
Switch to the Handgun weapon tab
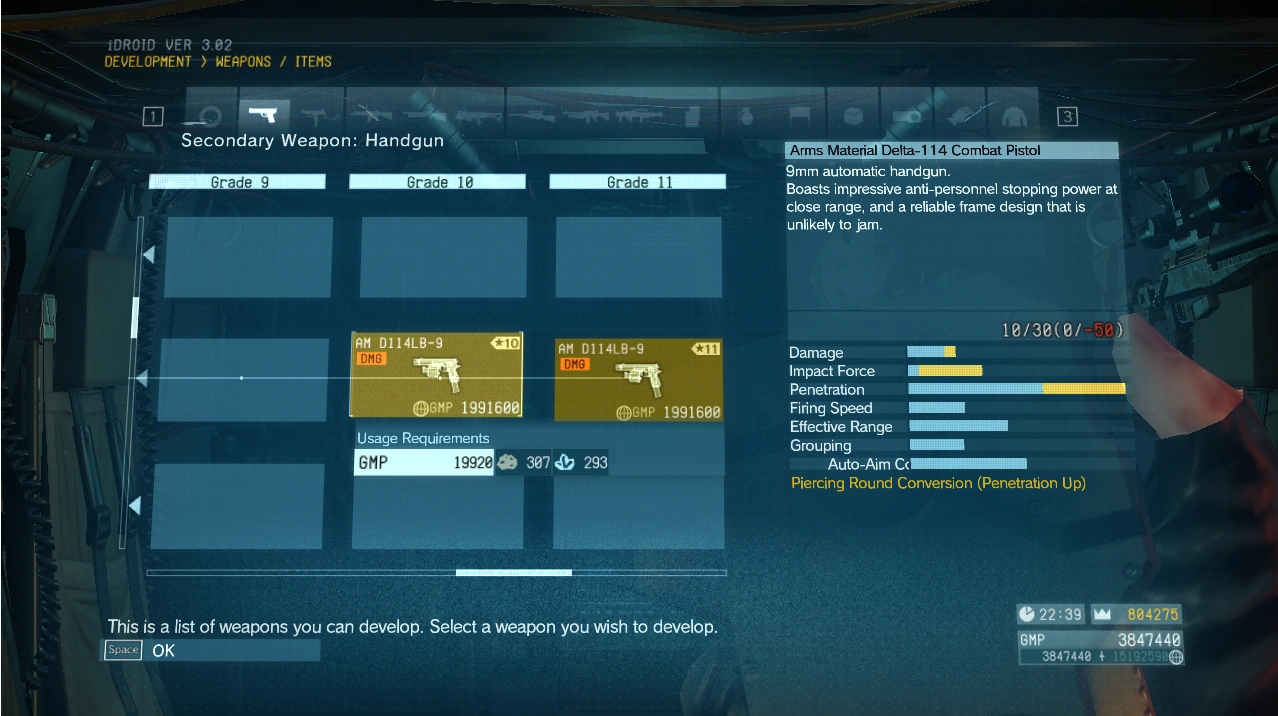[x=263, y=115]
